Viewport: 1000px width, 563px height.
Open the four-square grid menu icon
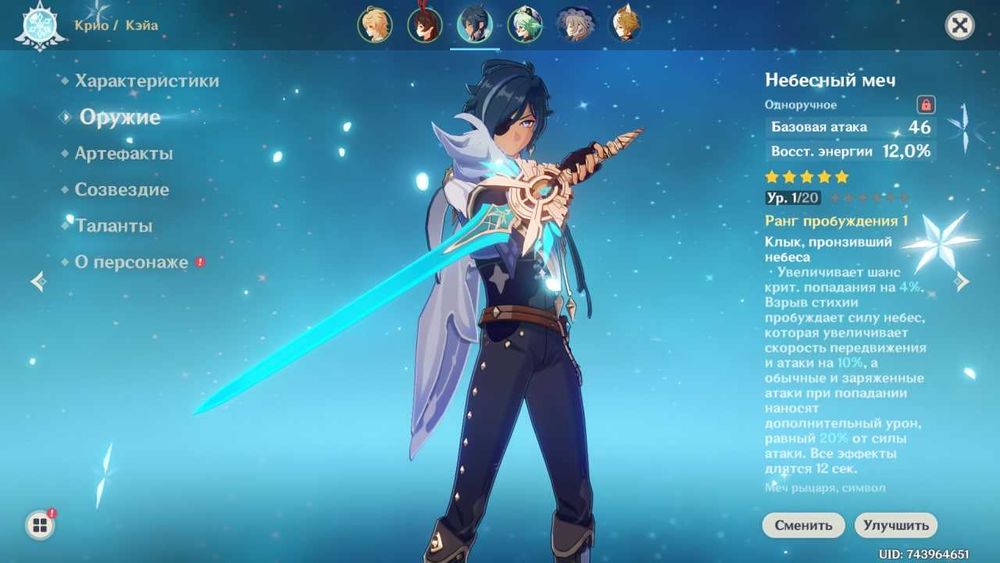[40, 526]
